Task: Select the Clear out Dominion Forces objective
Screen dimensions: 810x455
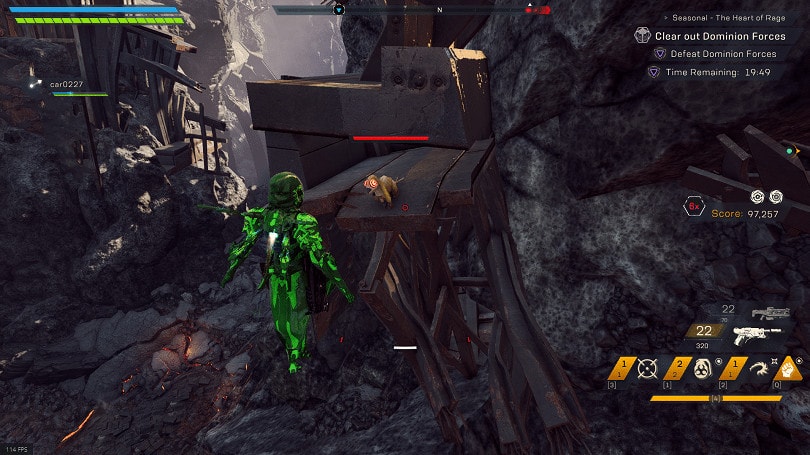Action: (719, 36)
